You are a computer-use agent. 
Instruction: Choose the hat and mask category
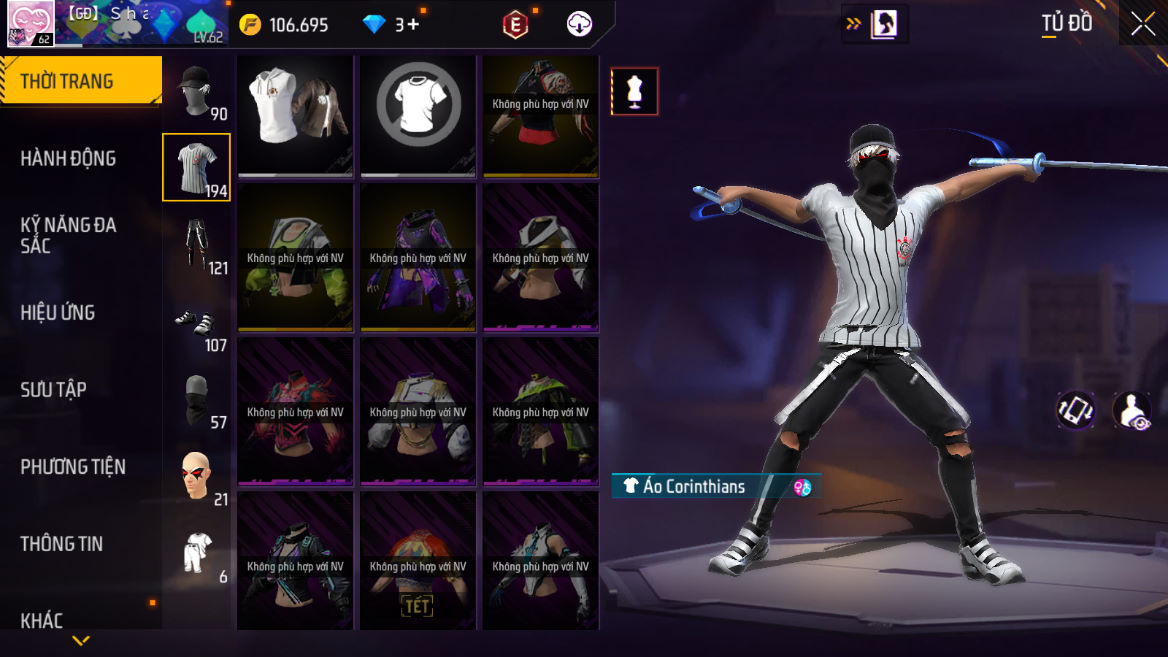pos(196,92)
